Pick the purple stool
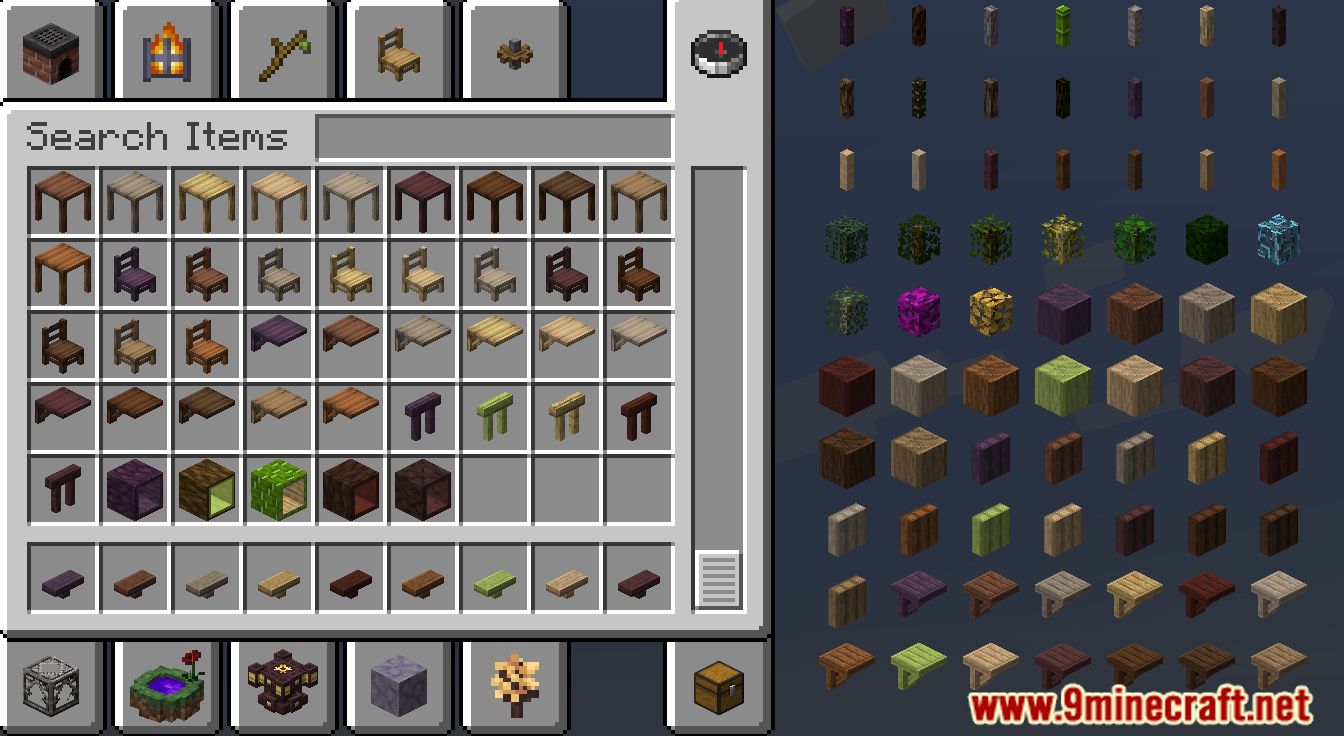The image size is (1344, 736). pyautogui.click(x=423, y=415)
